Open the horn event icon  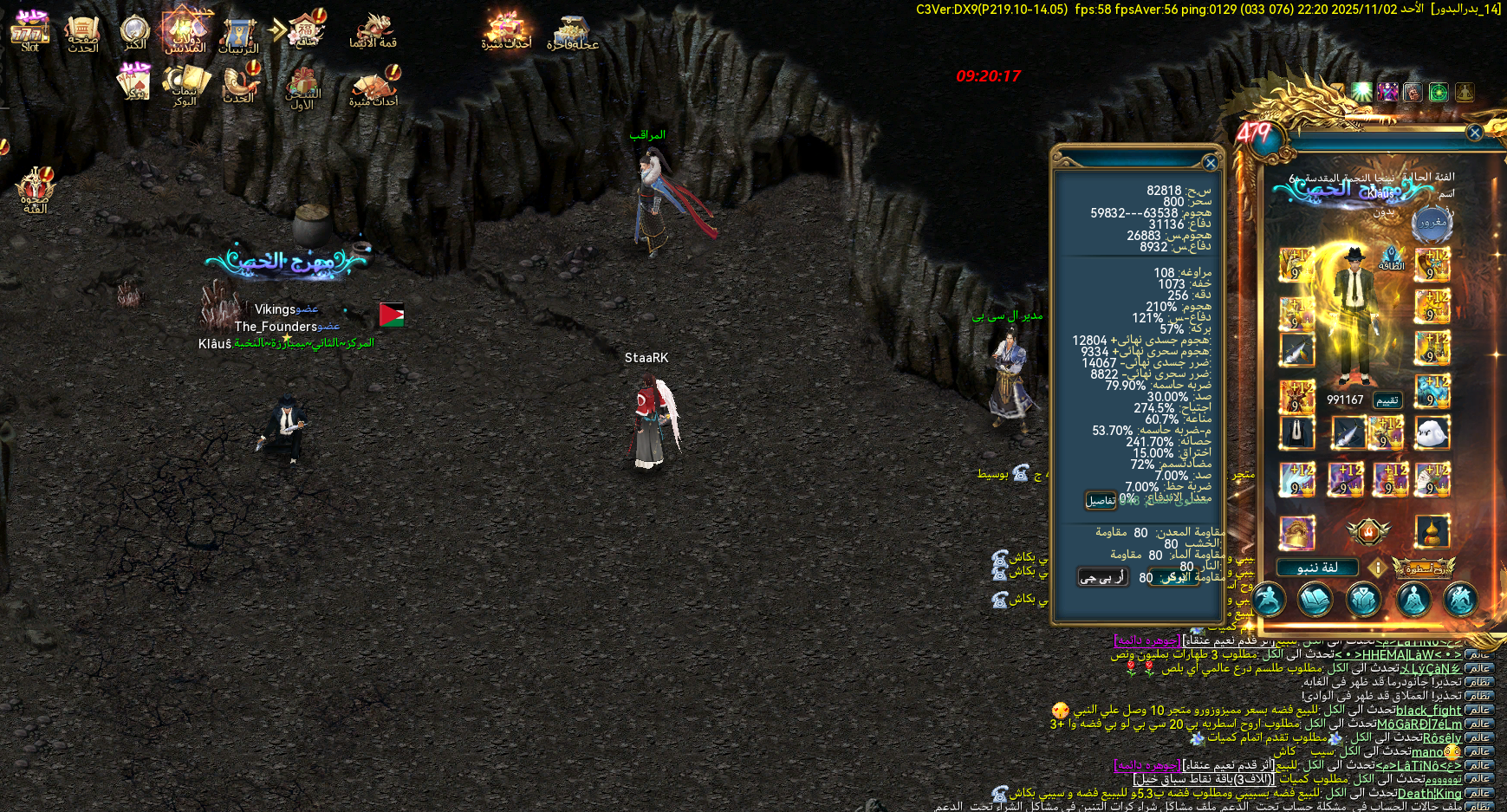click(x=239, y=84)
